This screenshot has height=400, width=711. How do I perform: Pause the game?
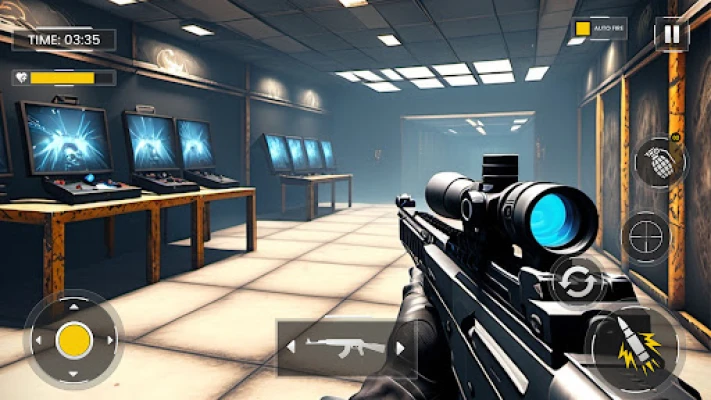[x=670, y=34]
